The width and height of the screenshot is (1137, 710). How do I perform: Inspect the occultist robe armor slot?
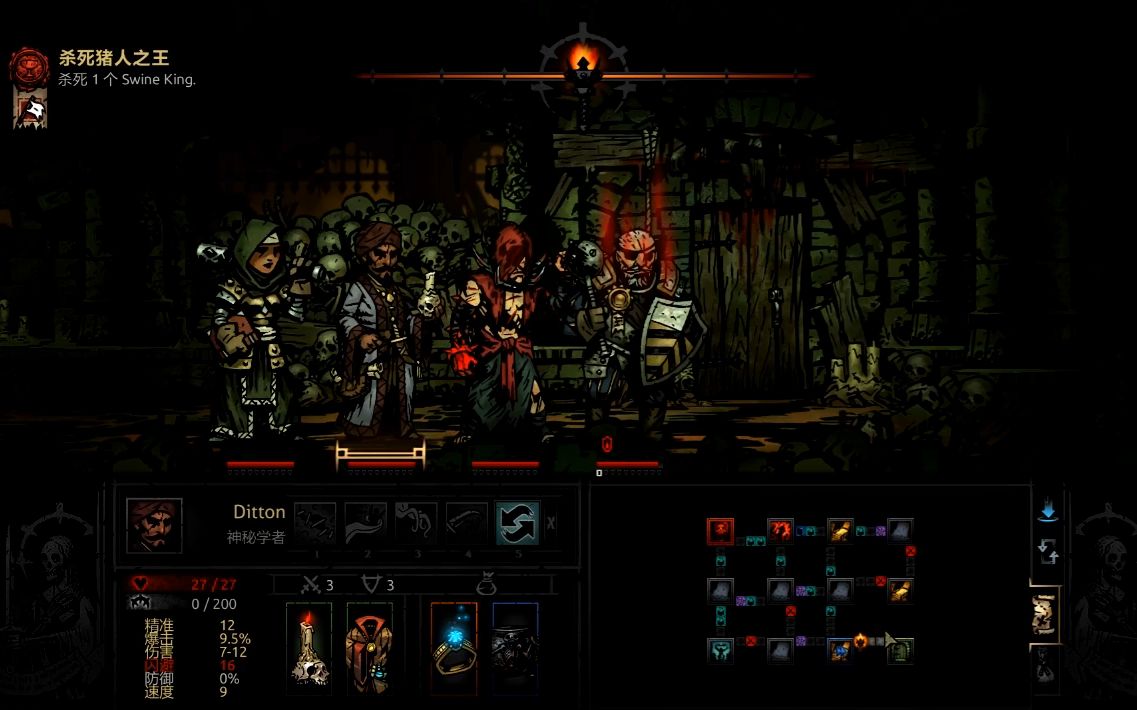[369, 648]
